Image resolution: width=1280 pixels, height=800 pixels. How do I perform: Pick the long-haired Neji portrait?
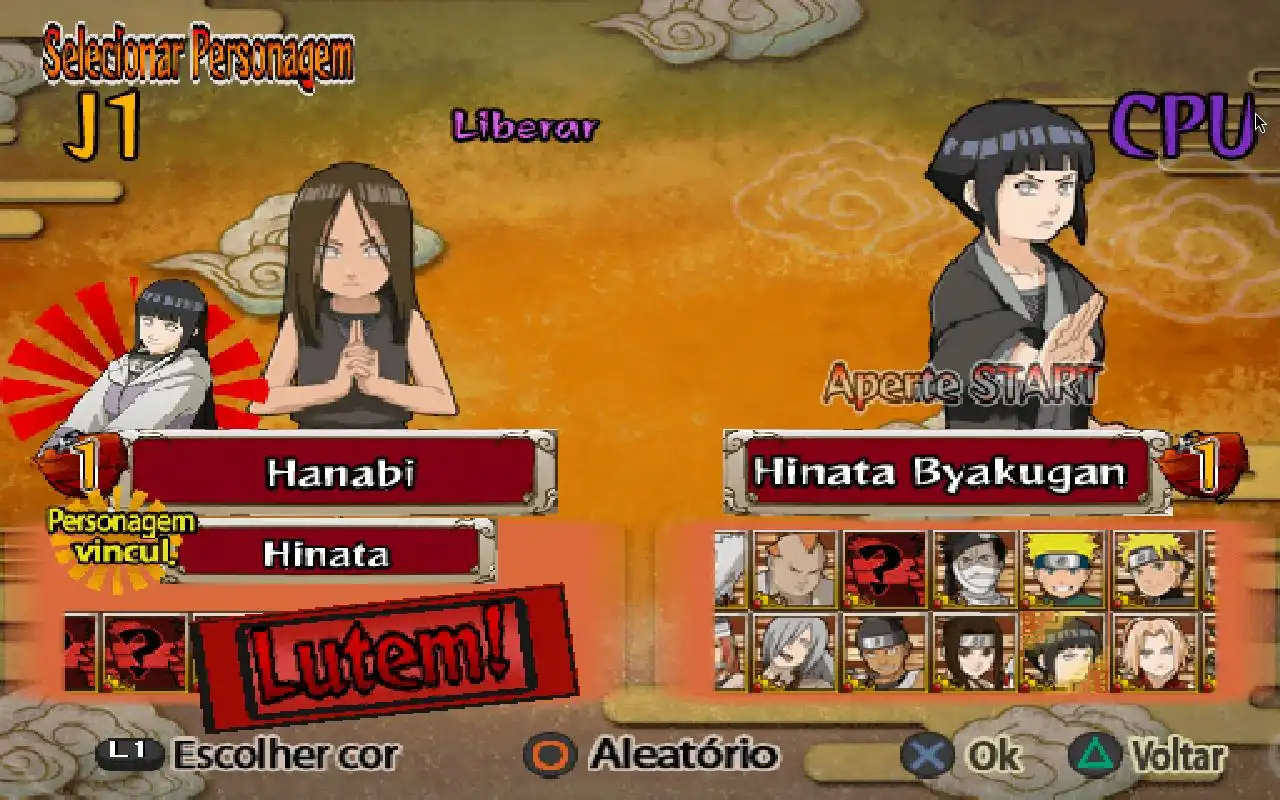(x=974, y=651)
